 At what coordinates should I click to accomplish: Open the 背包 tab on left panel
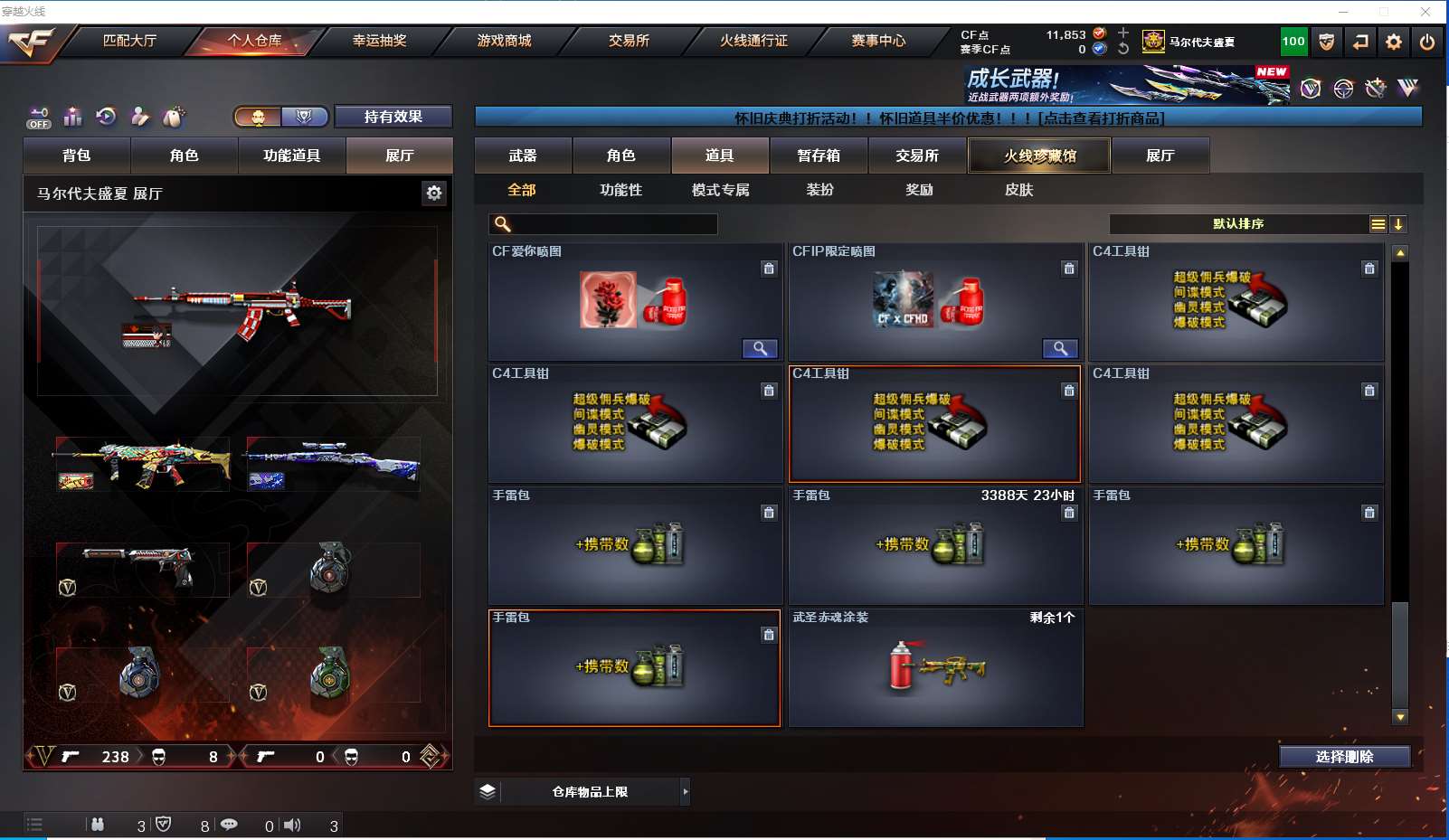pos(77,156)
